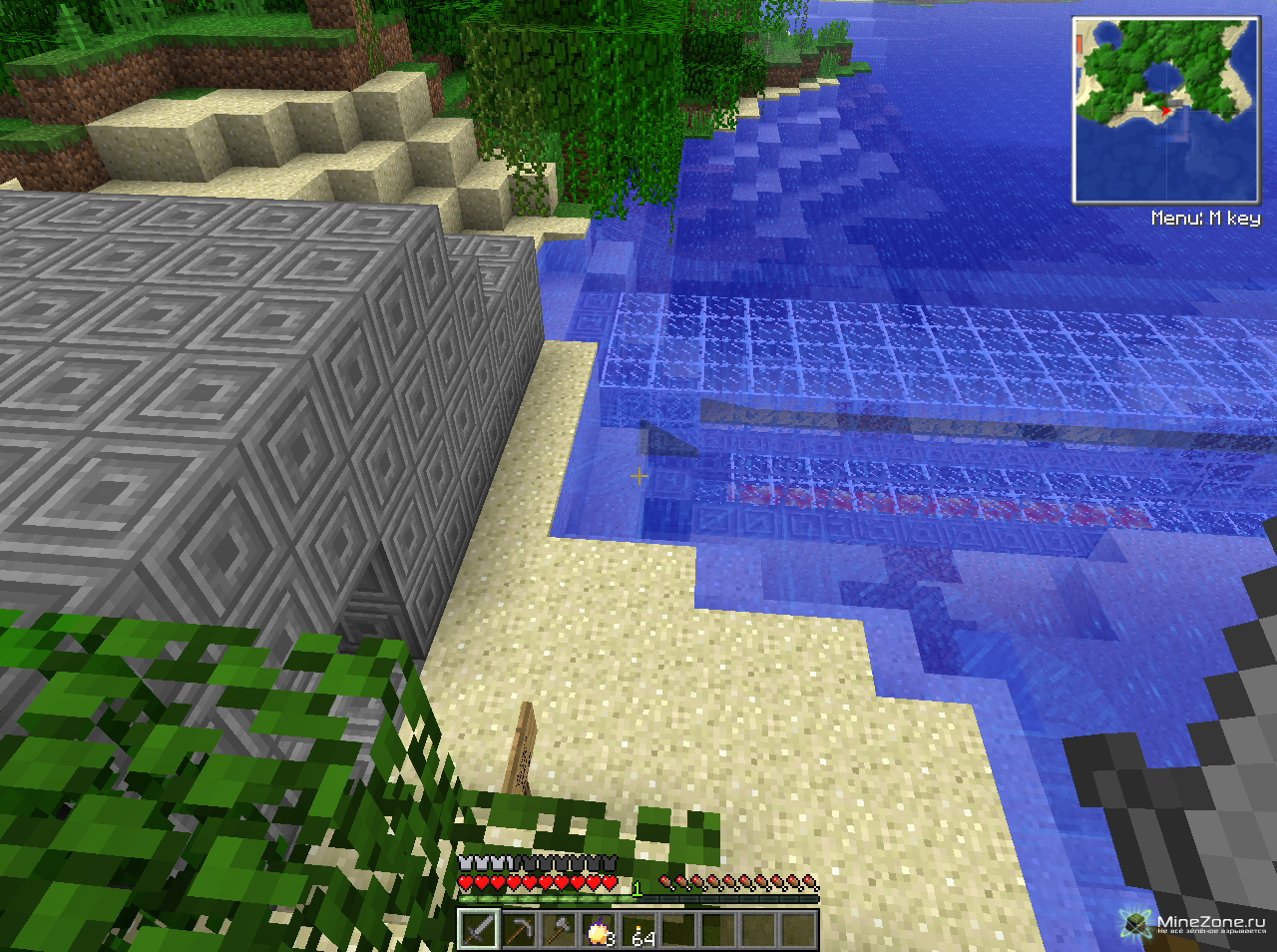Select the stone sword hotbar slot
1277x952 pixels.
click(479, 930)
